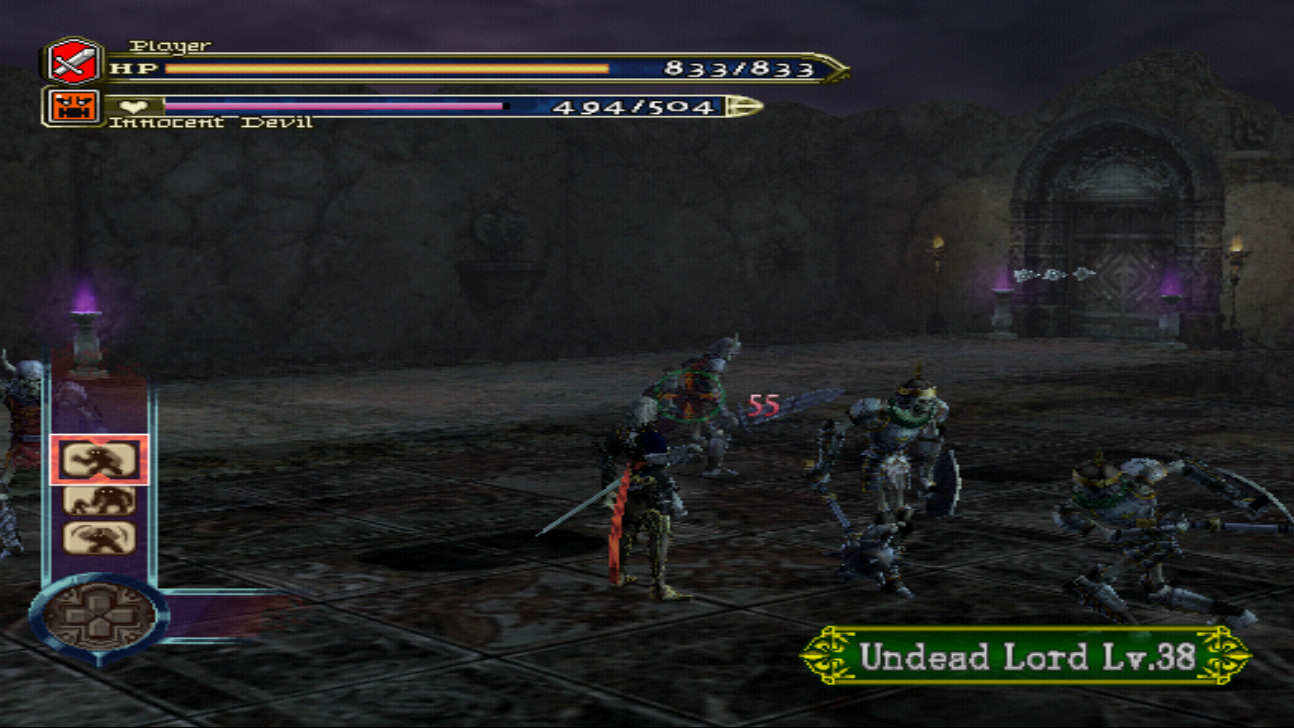The image size is (1294, 728).
Task: Activate the arms-raised golem command icon
Action: click(x=99, y=538)
